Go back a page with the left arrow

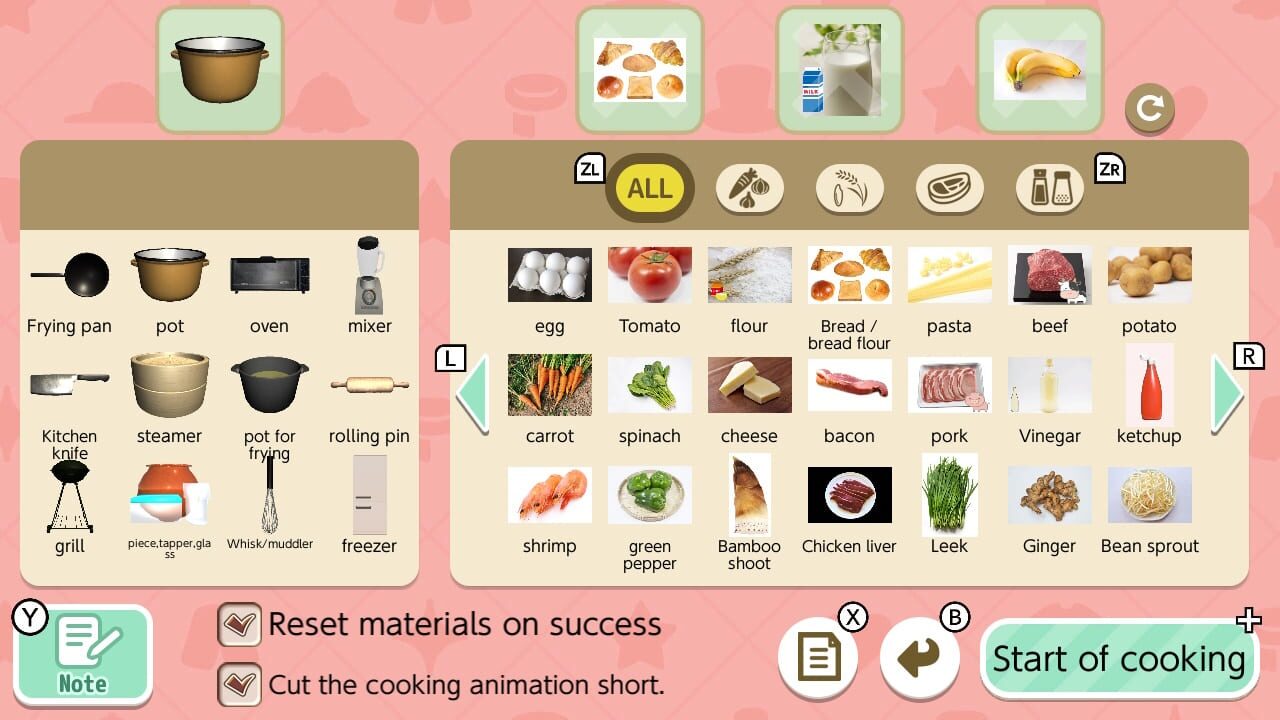click(x=472, y=395)
